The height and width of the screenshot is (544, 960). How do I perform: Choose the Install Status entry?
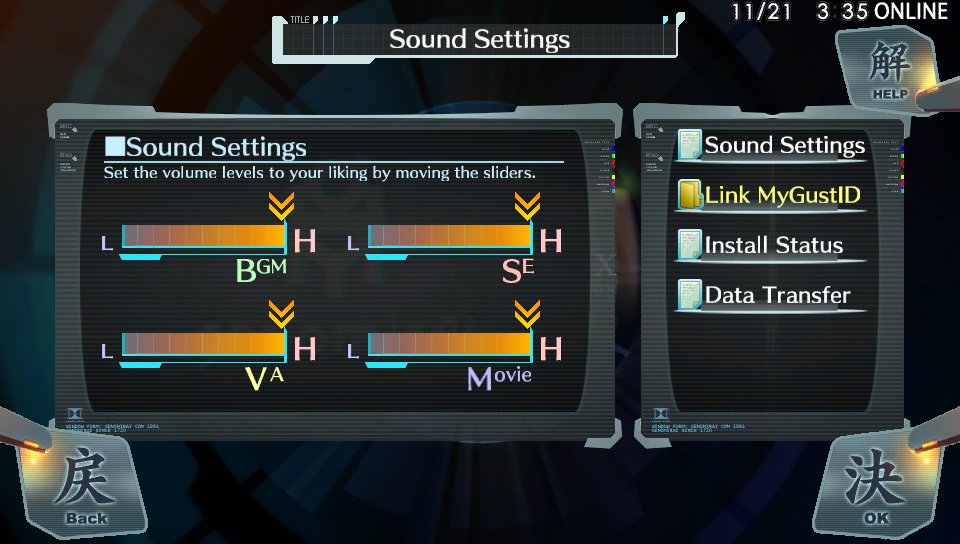pyautogui.click(x=773, y=246)
